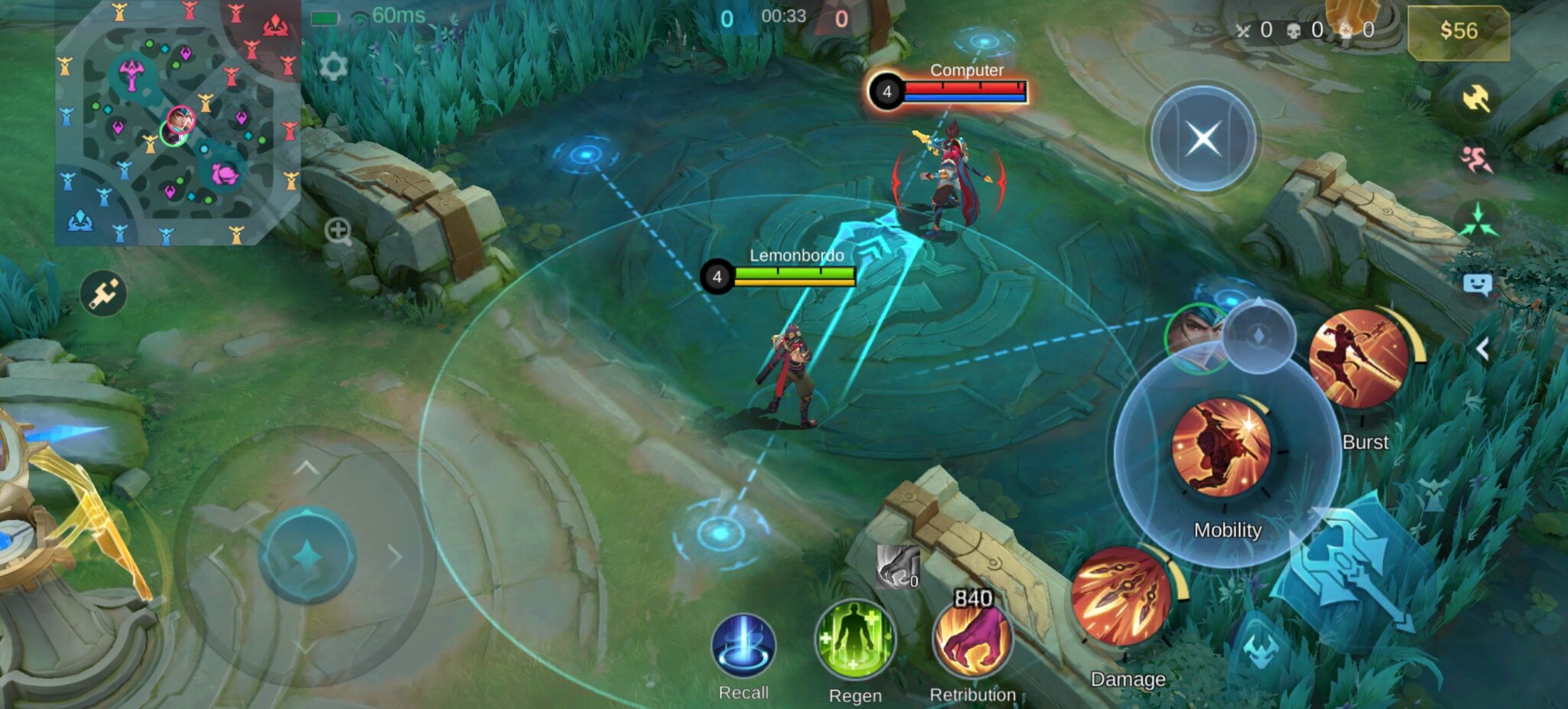Viewport: 1568px width, 709px height.
Task: Cancel the skill with the X button
Action: click(x=1203, y=138)
